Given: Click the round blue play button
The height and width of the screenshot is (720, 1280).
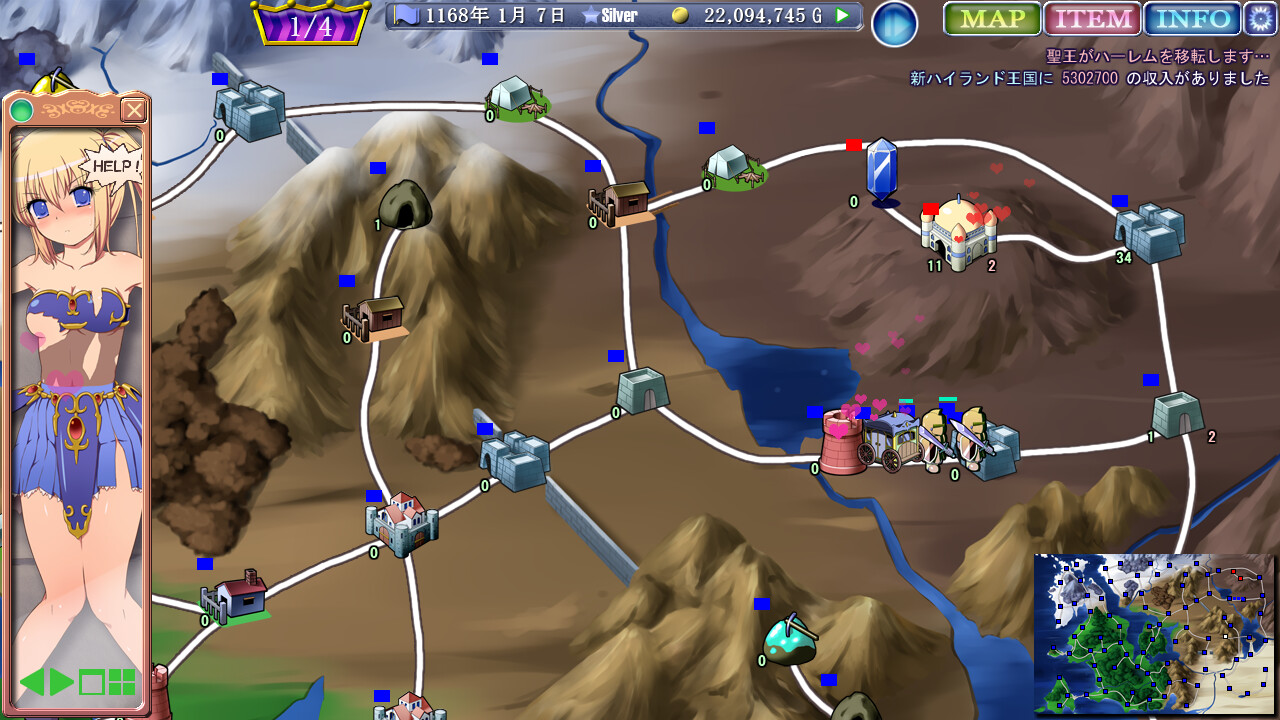Looking at the screenshot, I should [894, 24].
